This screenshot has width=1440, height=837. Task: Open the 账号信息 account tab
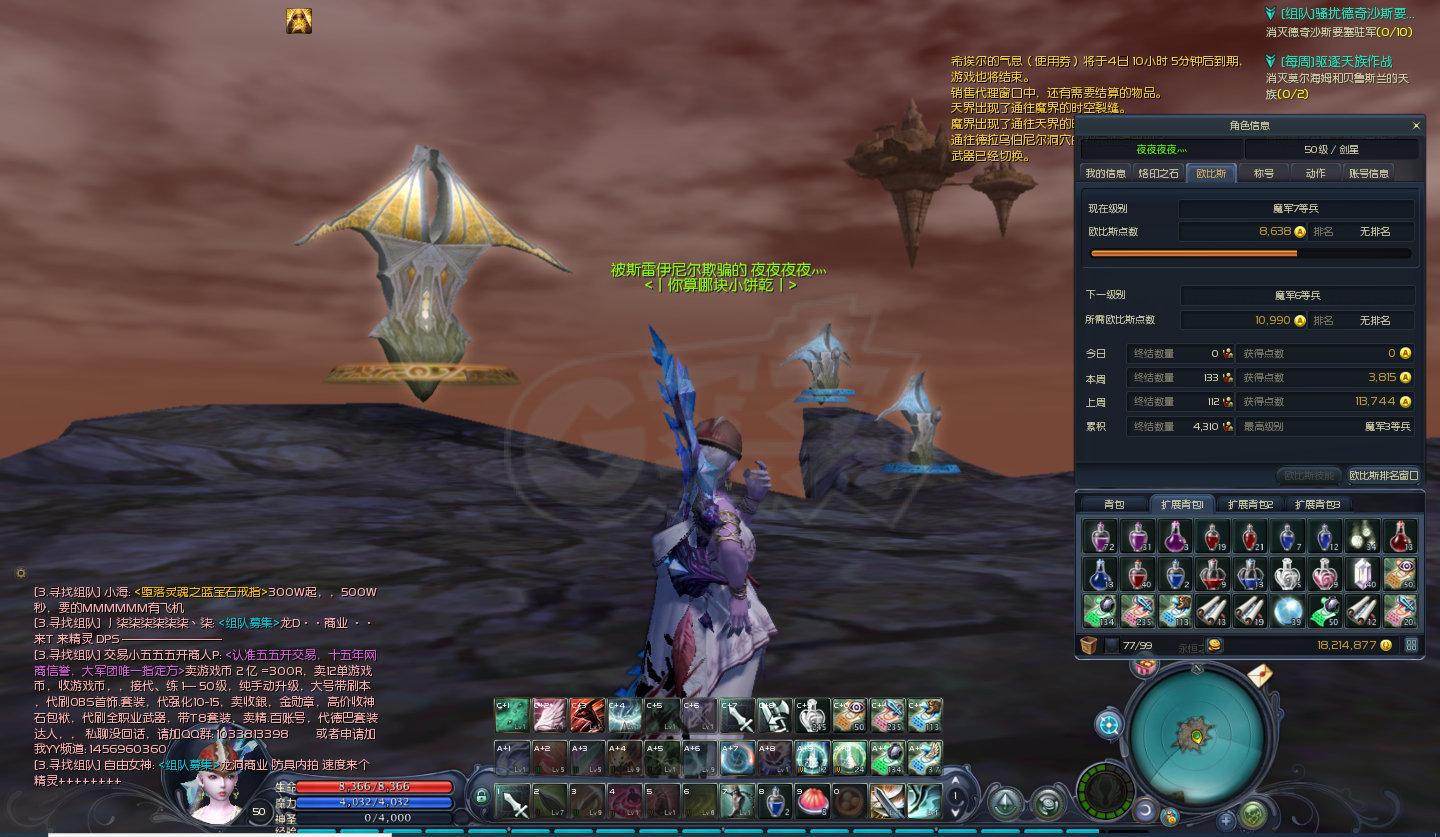pyautogui.click(x=1369, y=173)
